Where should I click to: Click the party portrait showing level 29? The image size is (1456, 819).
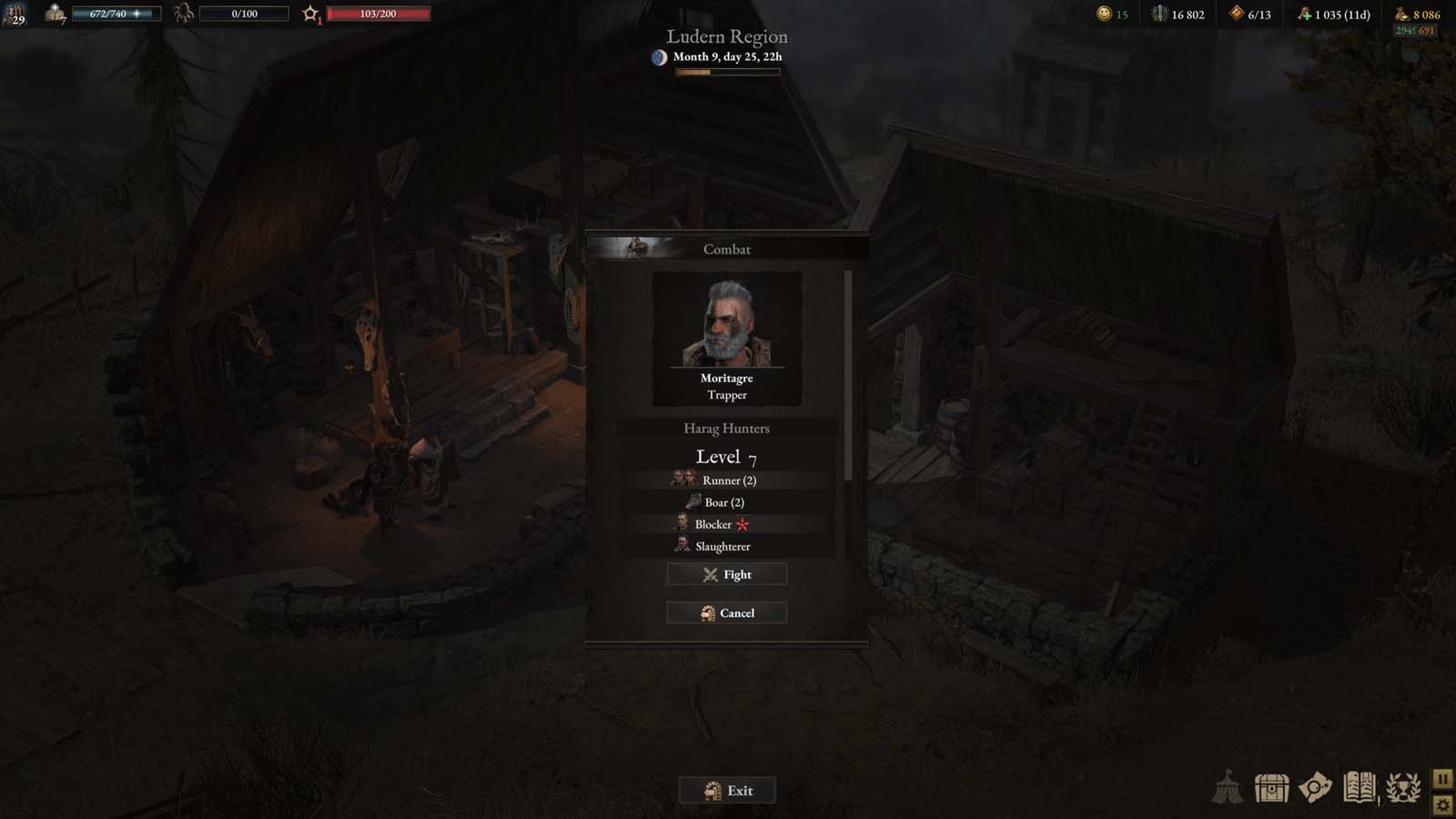15,15
